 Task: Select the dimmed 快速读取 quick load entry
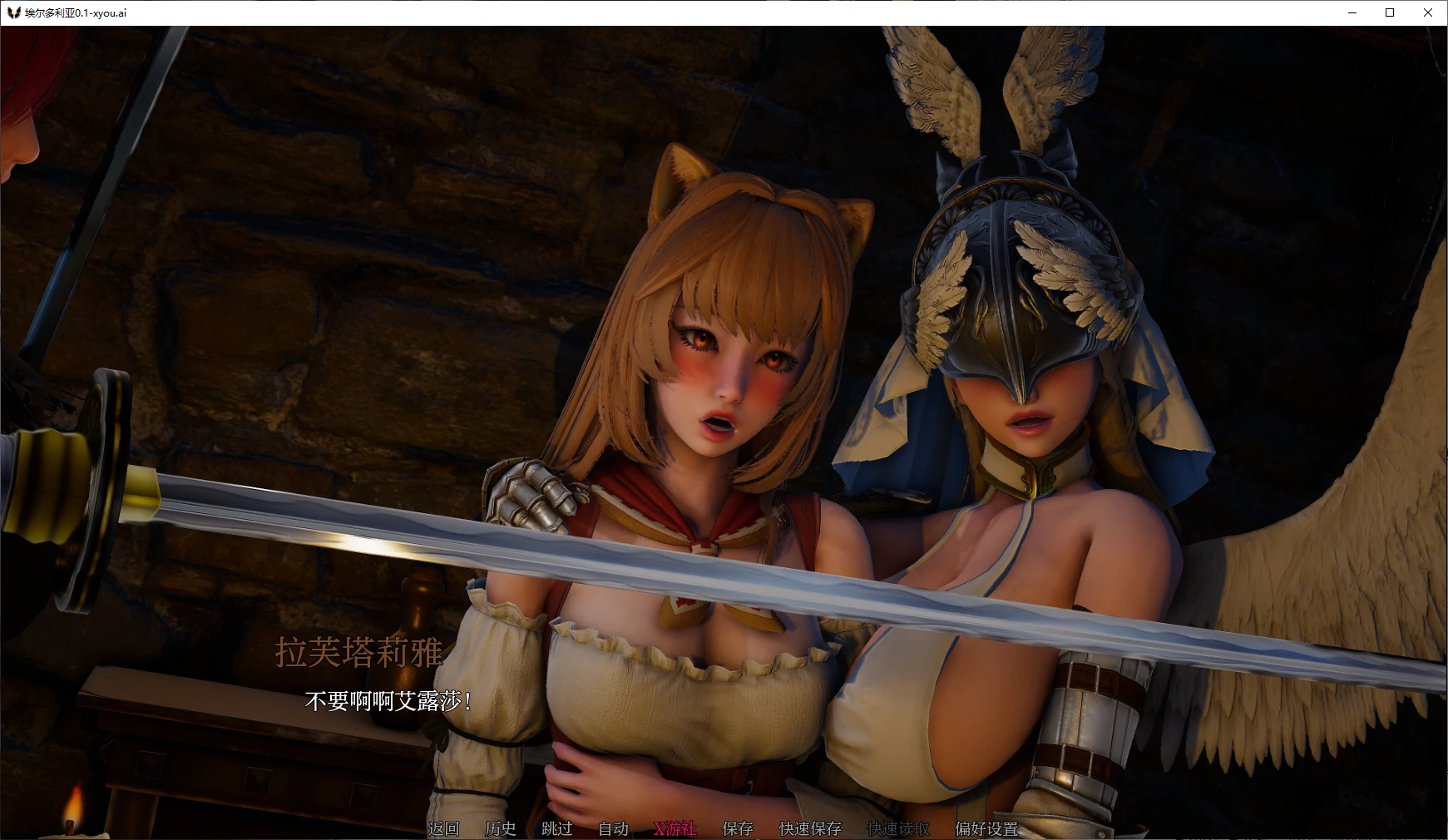[898, 829]
